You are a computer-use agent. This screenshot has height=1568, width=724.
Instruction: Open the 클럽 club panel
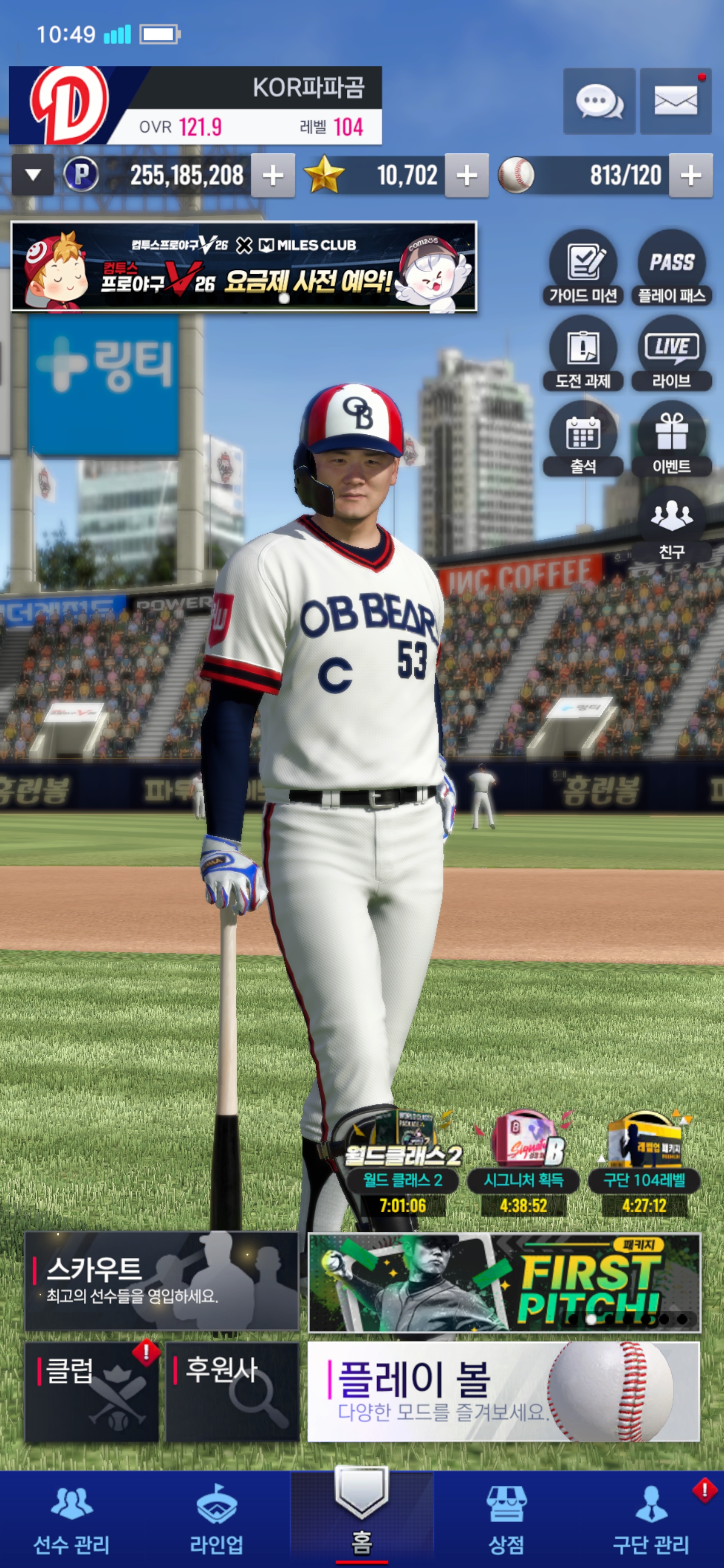(92, 1392)
